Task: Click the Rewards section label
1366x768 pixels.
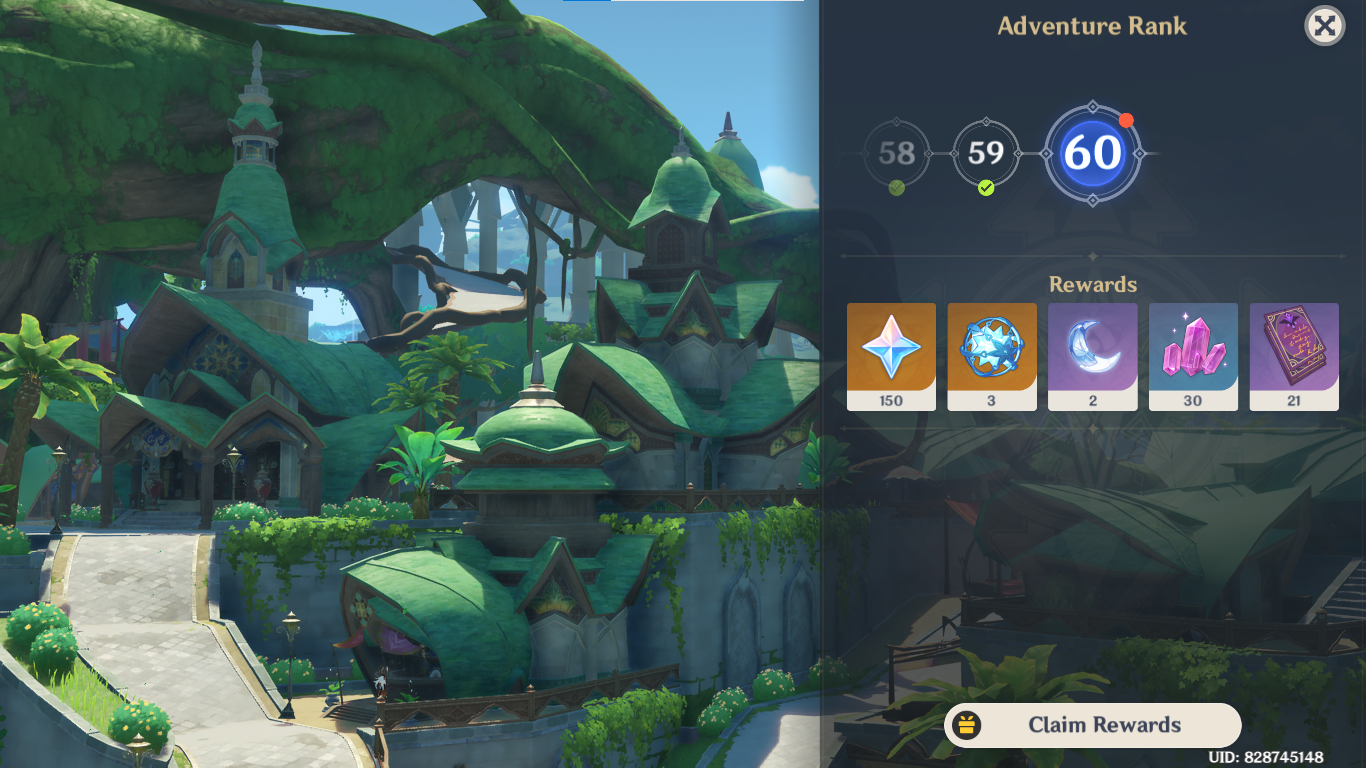Action: (1092, 285)
